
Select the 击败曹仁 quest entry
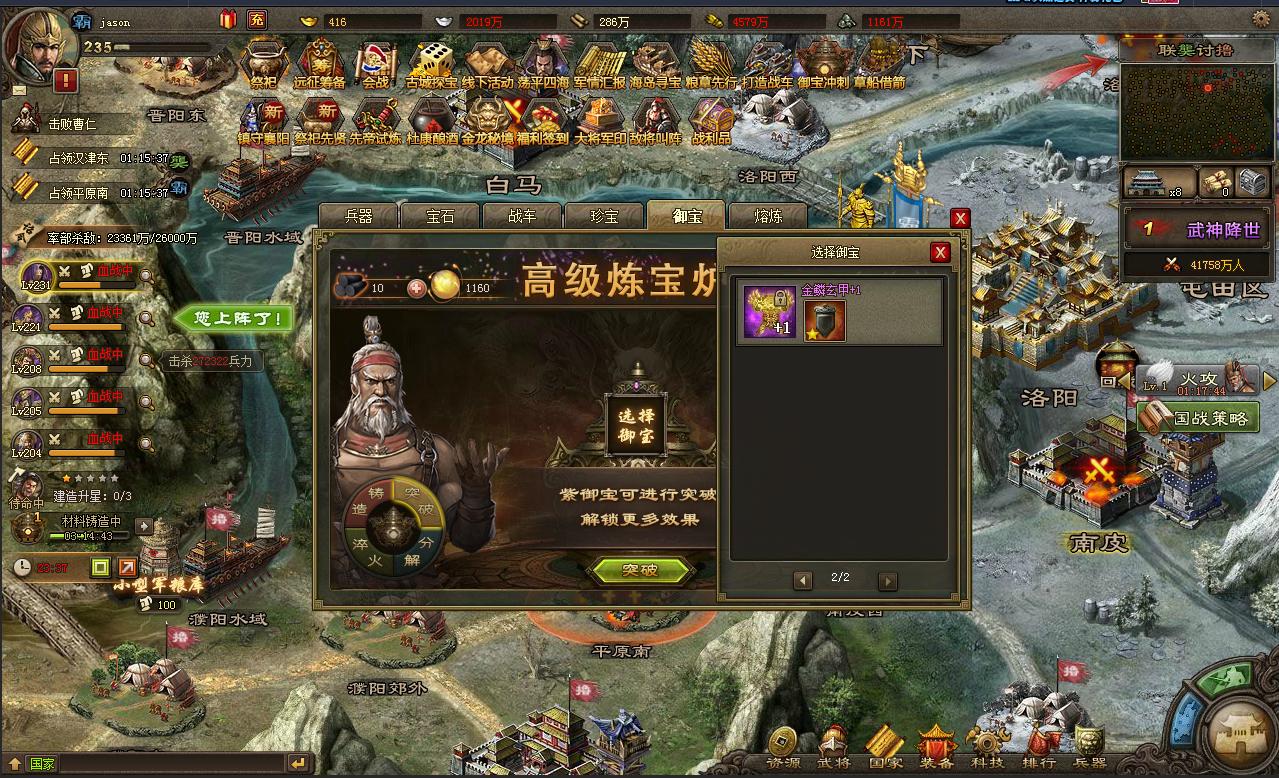tap(75, 124)
